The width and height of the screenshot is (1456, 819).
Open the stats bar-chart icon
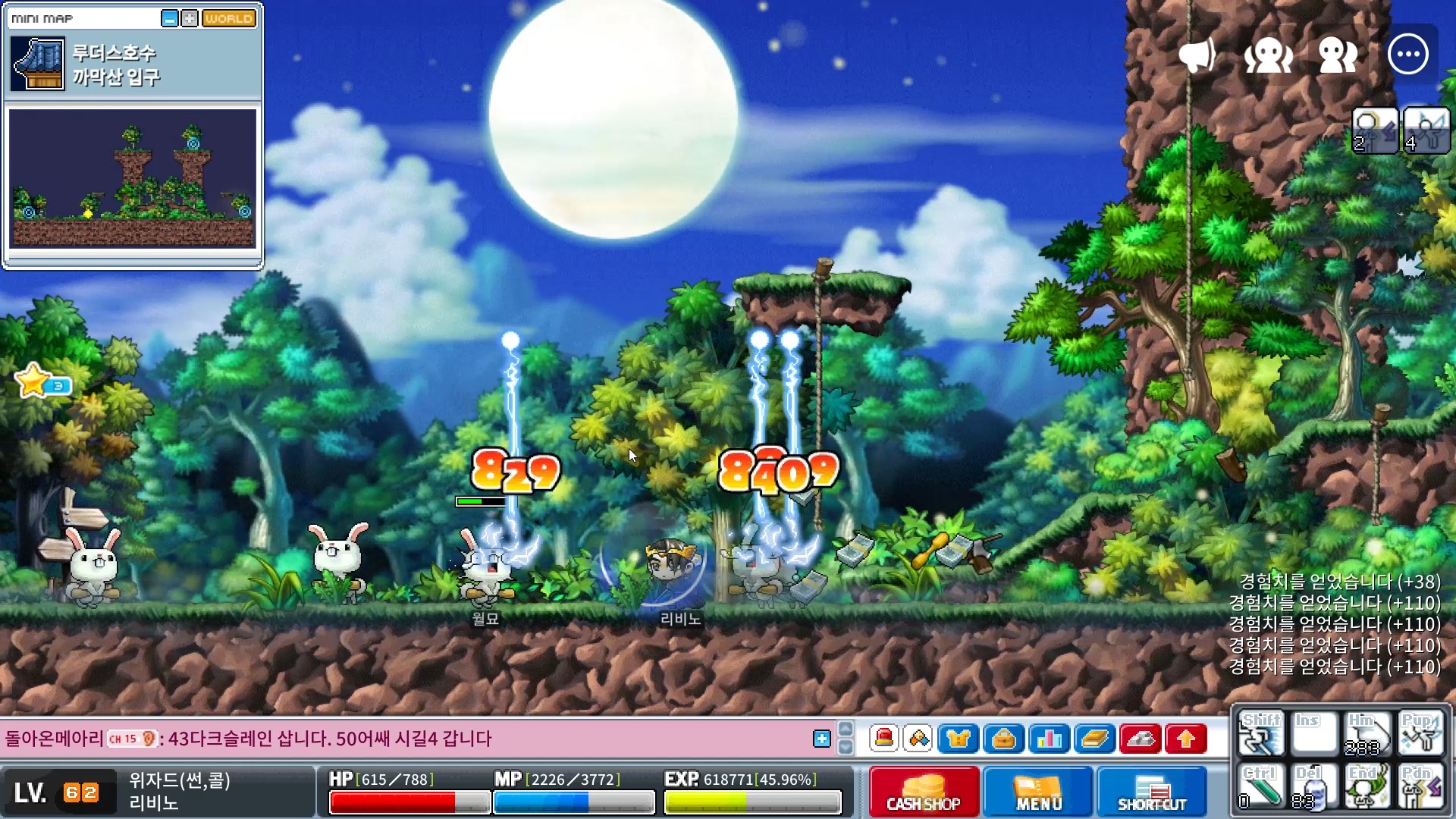[x=1049, y=738]
